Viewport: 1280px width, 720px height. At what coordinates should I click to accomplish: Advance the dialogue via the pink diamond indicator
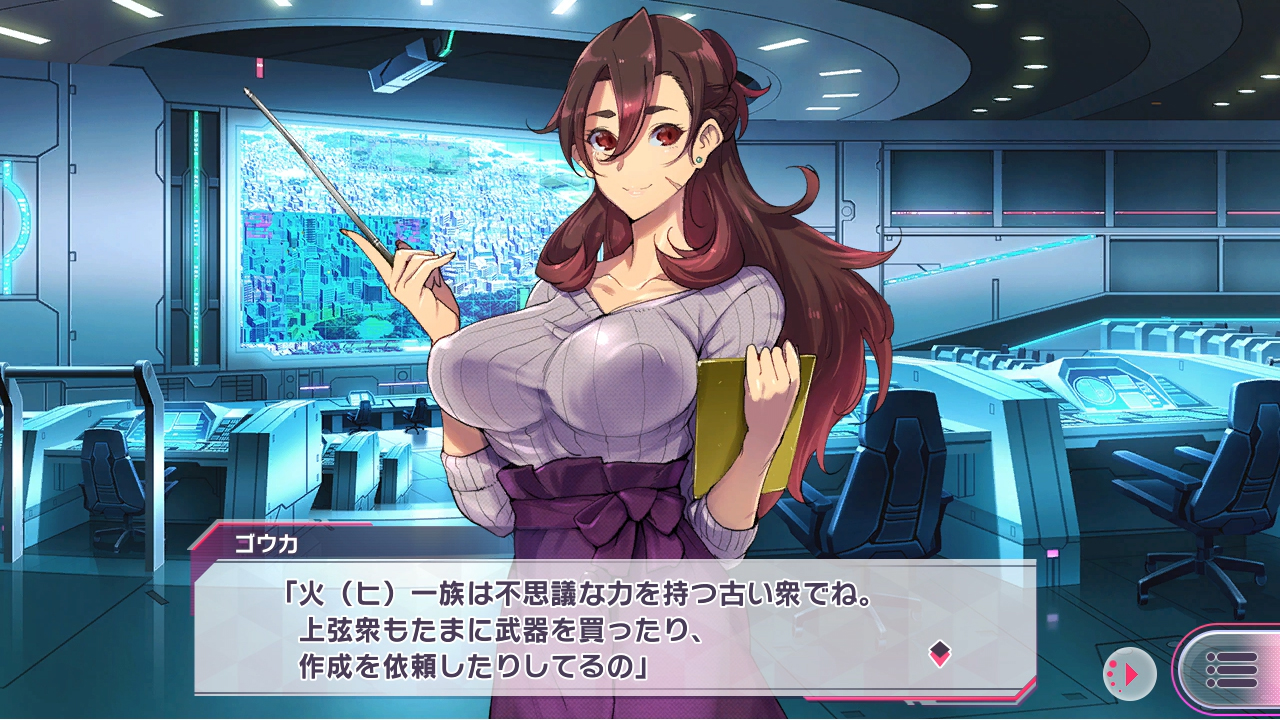click(x=939, y=655)
